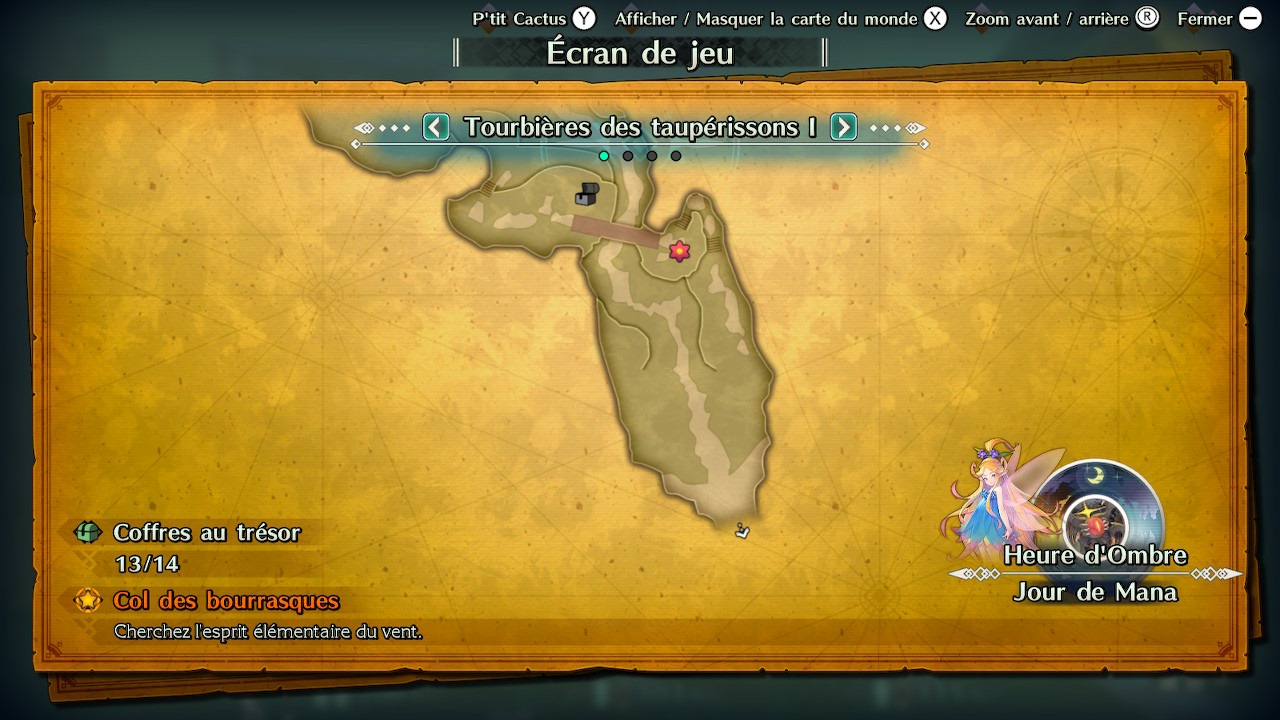Select the second map page dot

point(628,156)
